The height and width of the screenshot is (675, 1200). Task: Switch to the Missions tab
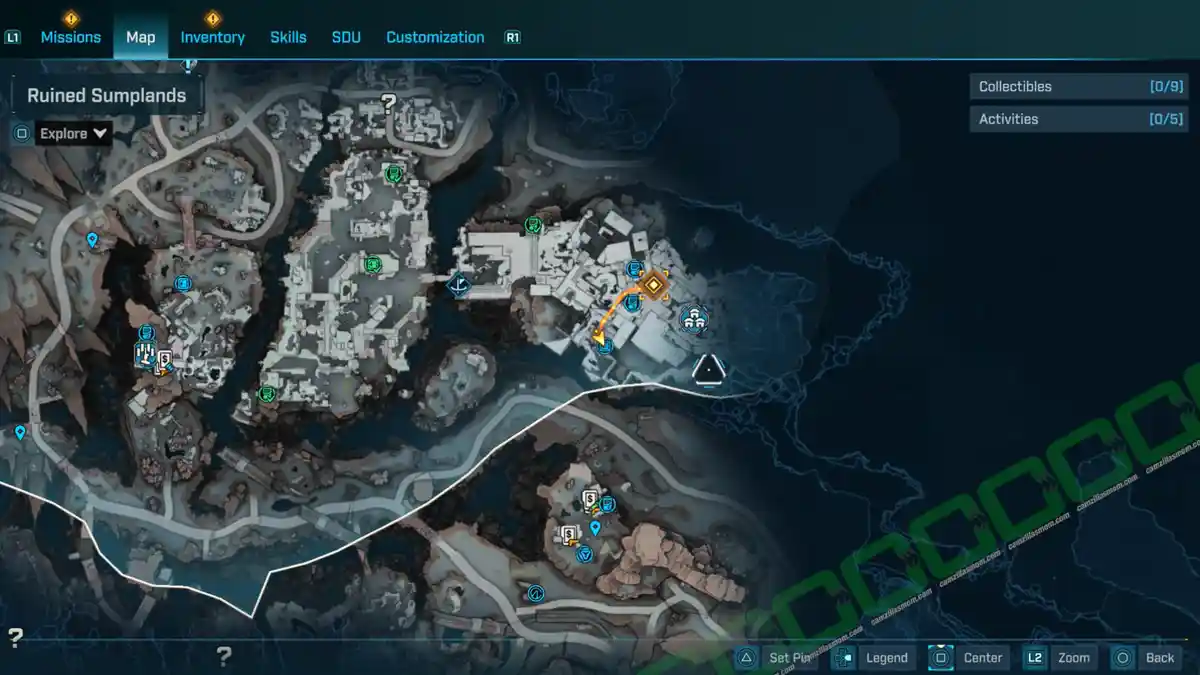pos(70,37)
